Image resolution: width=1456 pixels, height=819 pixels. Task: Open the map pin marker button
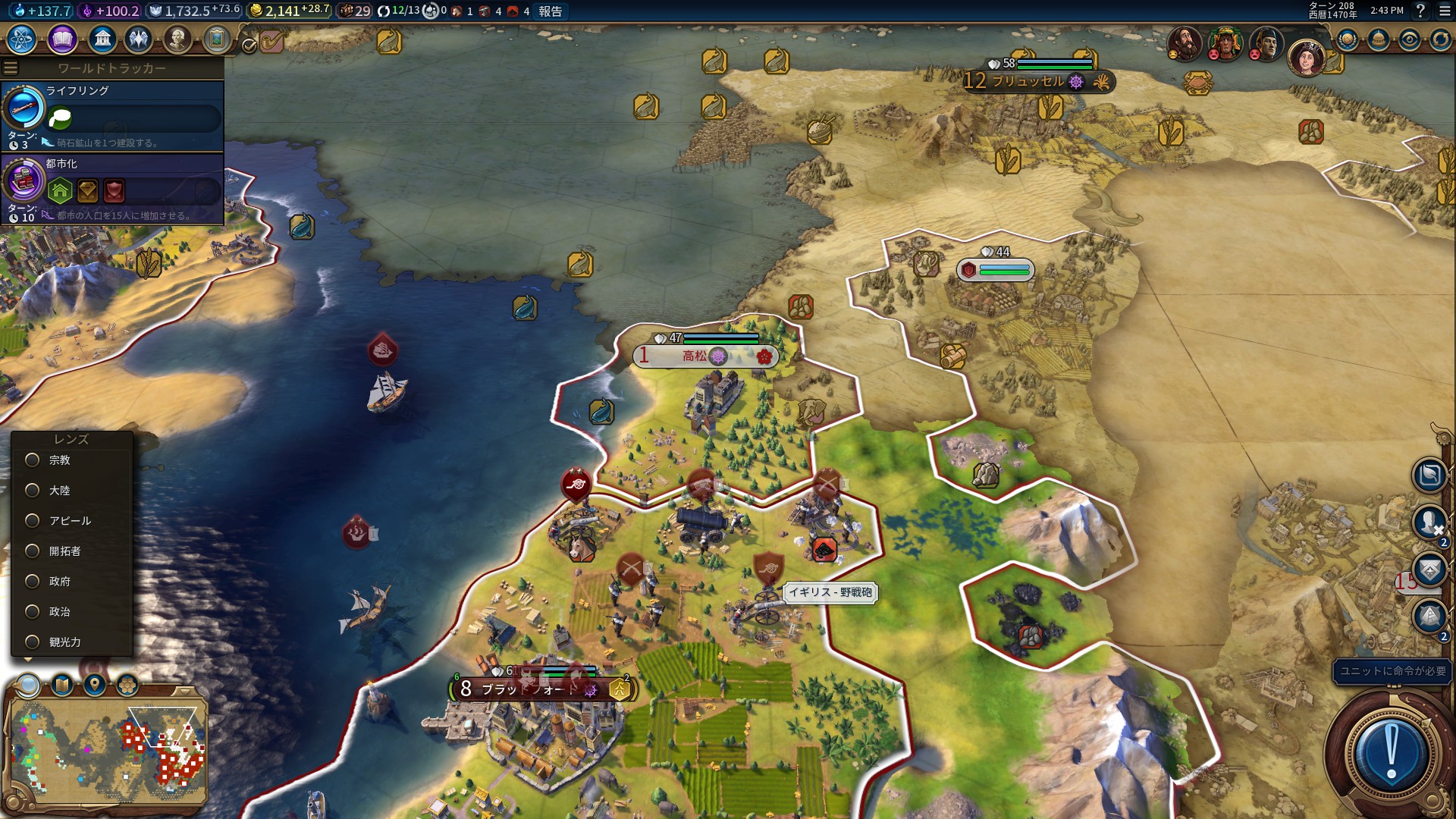click(95, 686)
